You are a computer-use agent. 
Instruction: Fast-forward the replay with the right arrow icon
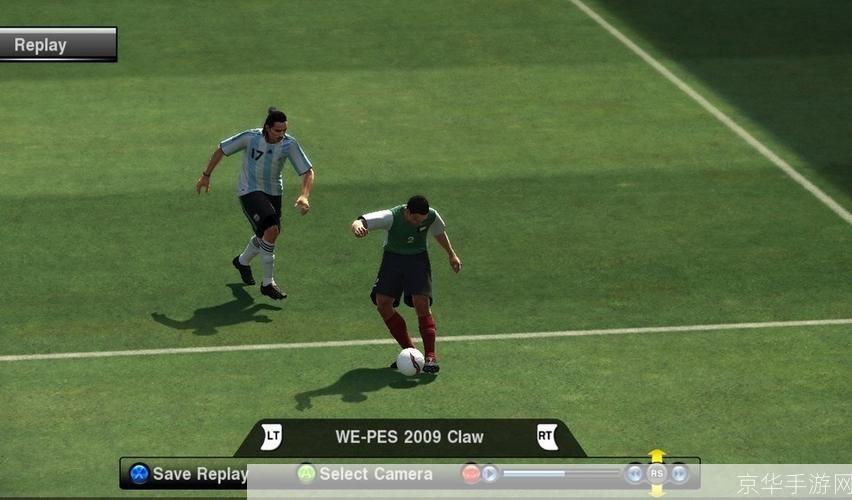[x=679, y=473]
